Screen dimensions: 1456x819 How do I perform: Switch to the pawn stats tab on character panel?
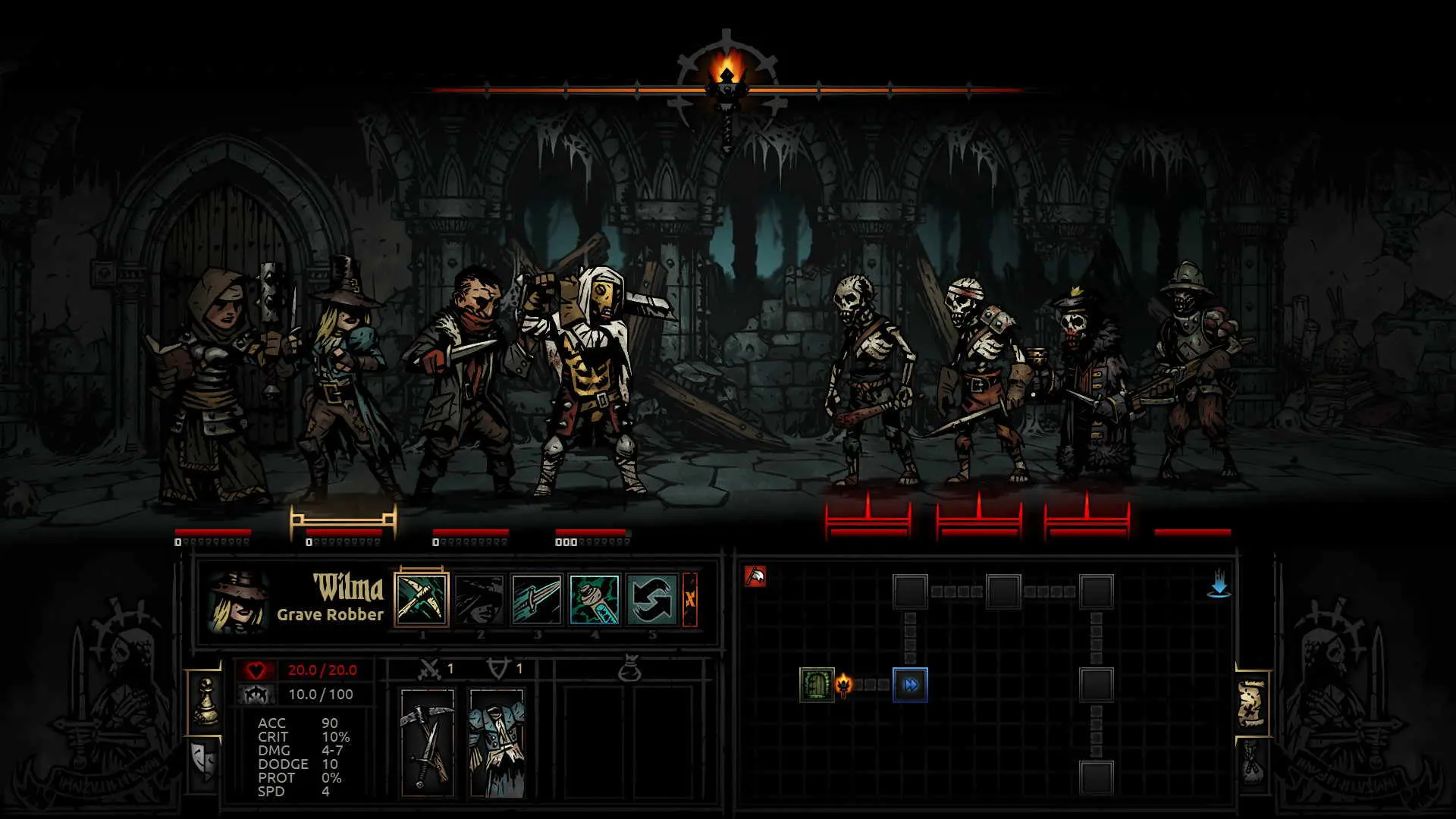tap(206, 701)
